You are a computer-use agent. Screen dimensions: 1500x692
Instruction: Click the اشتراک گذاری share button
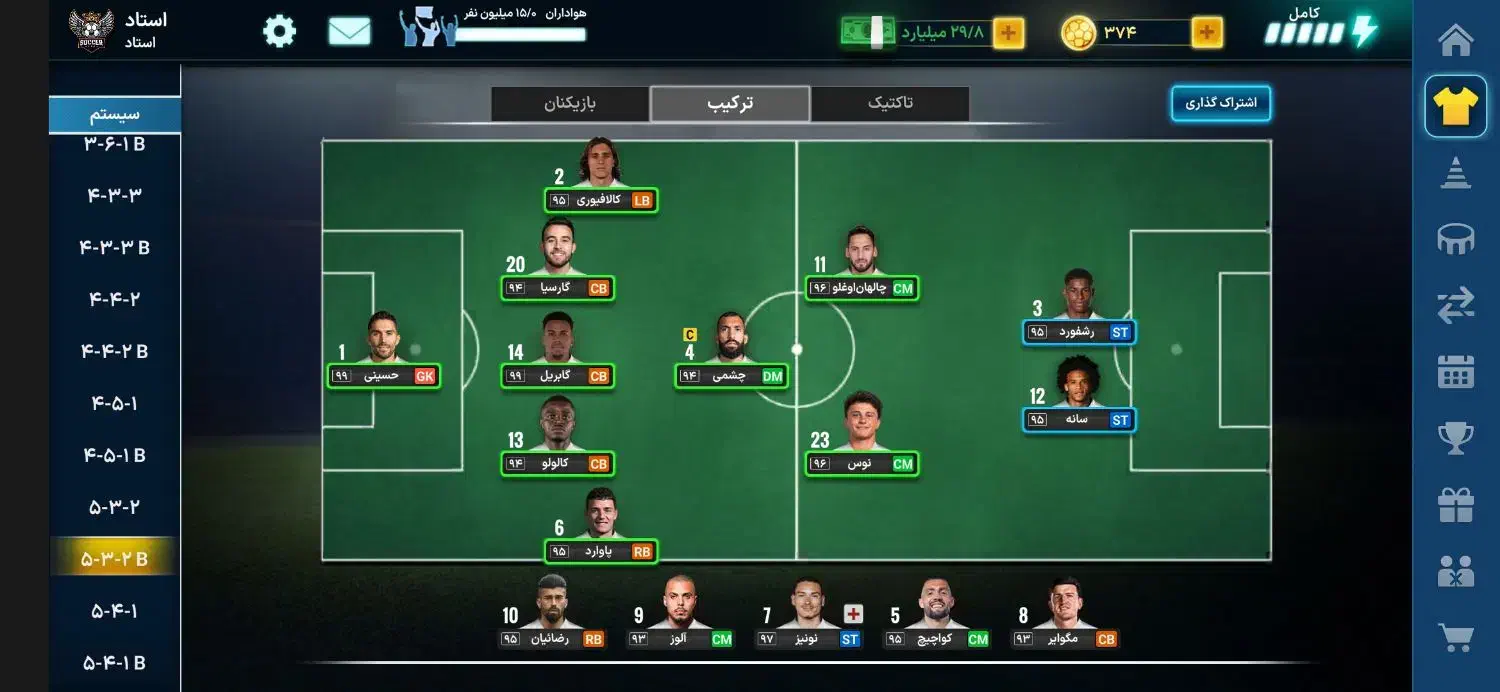tap(1221, 103)
